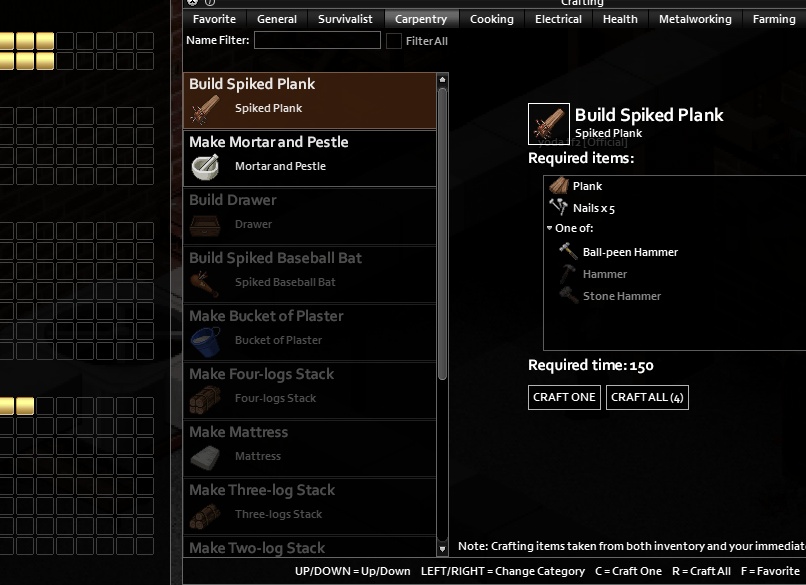The width and height of the screenshot is (806, 585).
Task: Select the Build Spiked Baseball Bat recipe
Action: click(310, 274)
